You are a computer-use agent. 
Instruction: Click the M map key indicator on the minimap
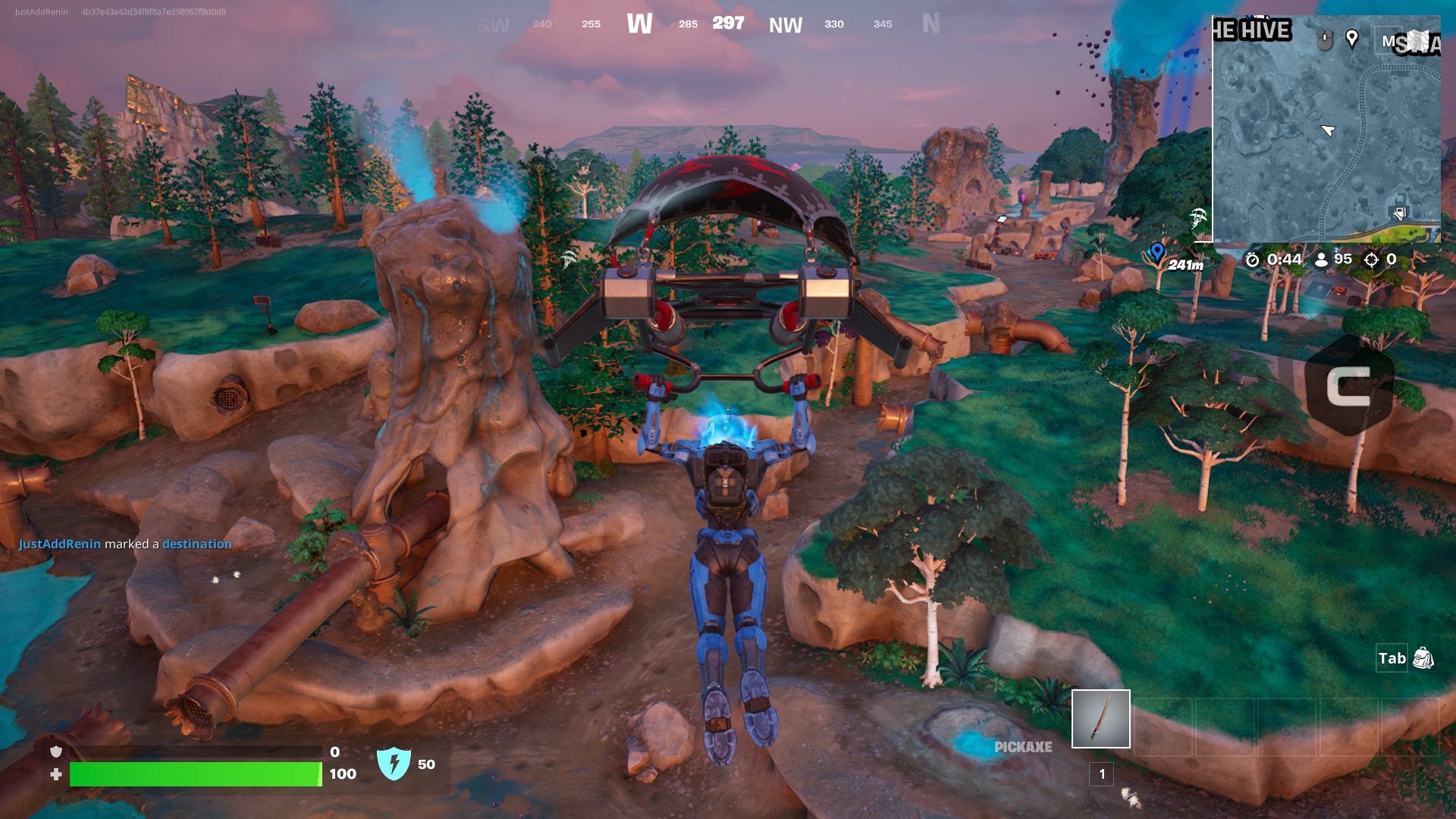point(1389,40)
